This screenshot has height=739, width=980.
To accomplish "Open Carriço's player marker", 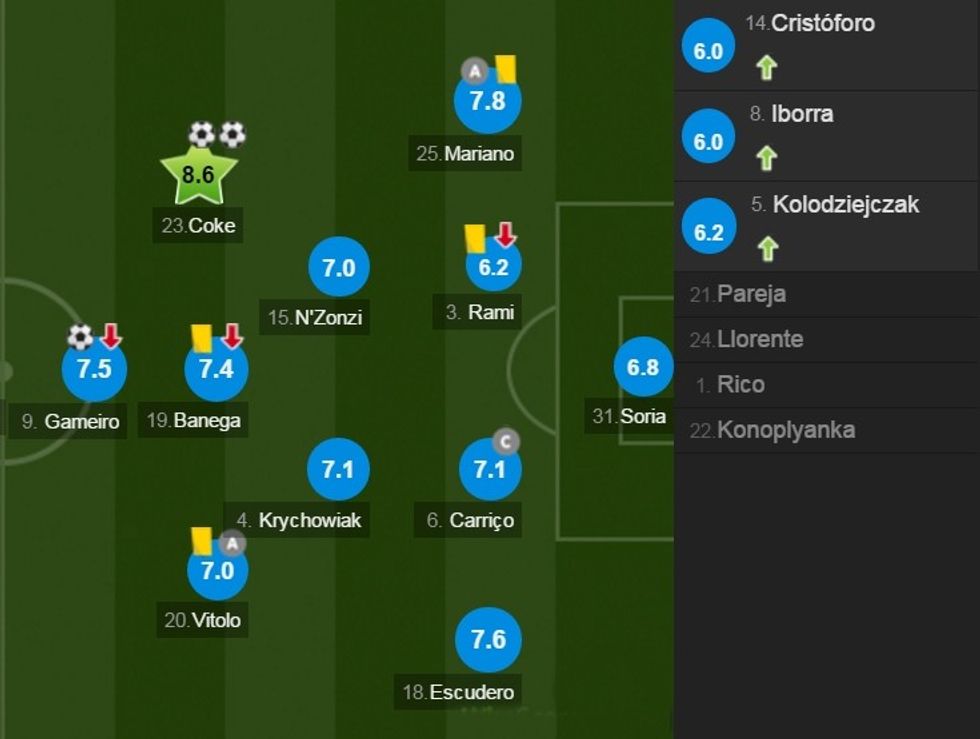I will coord(489,469).
